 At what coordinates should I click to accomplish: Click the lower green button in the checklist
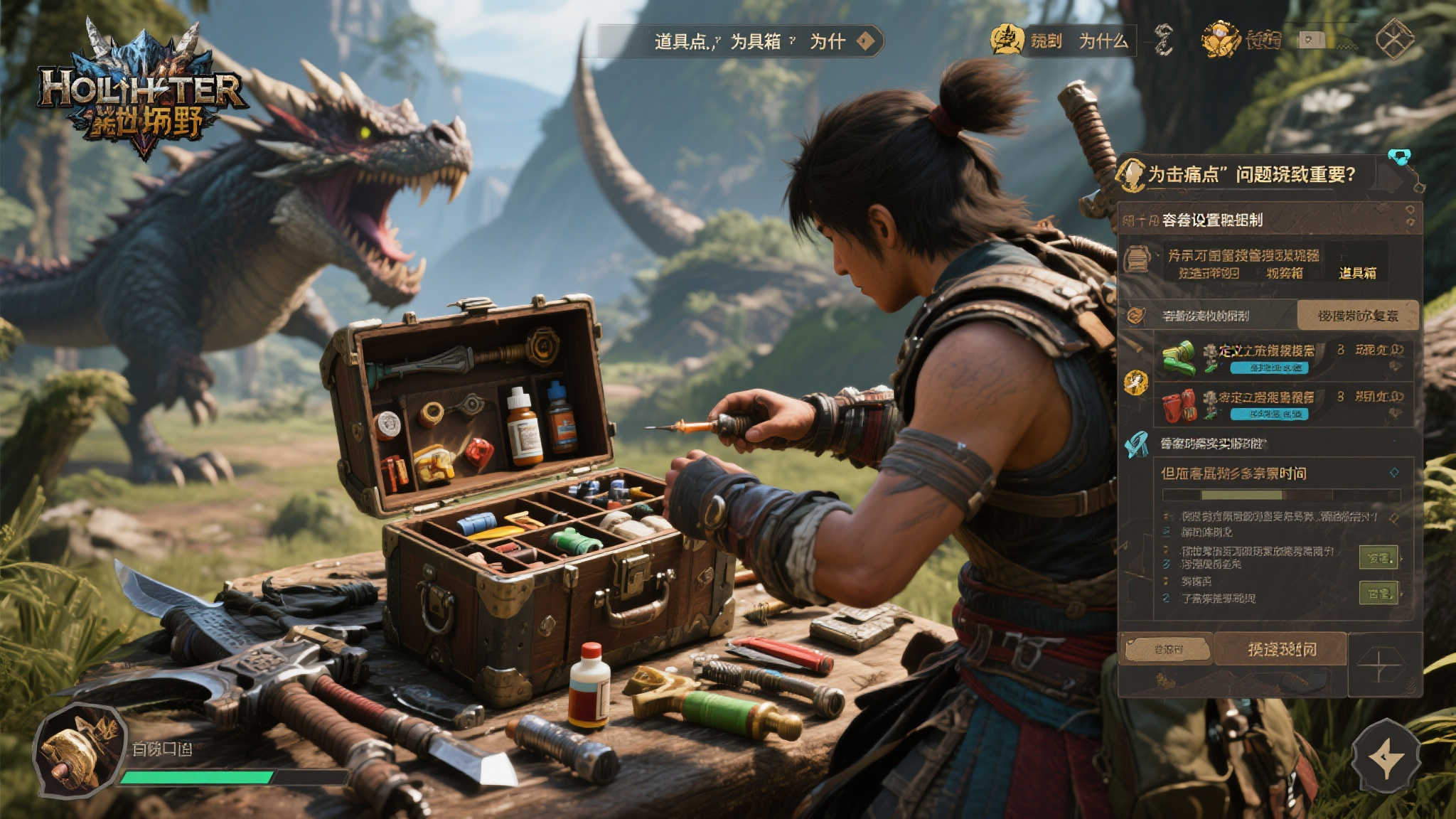point(1379,593)
